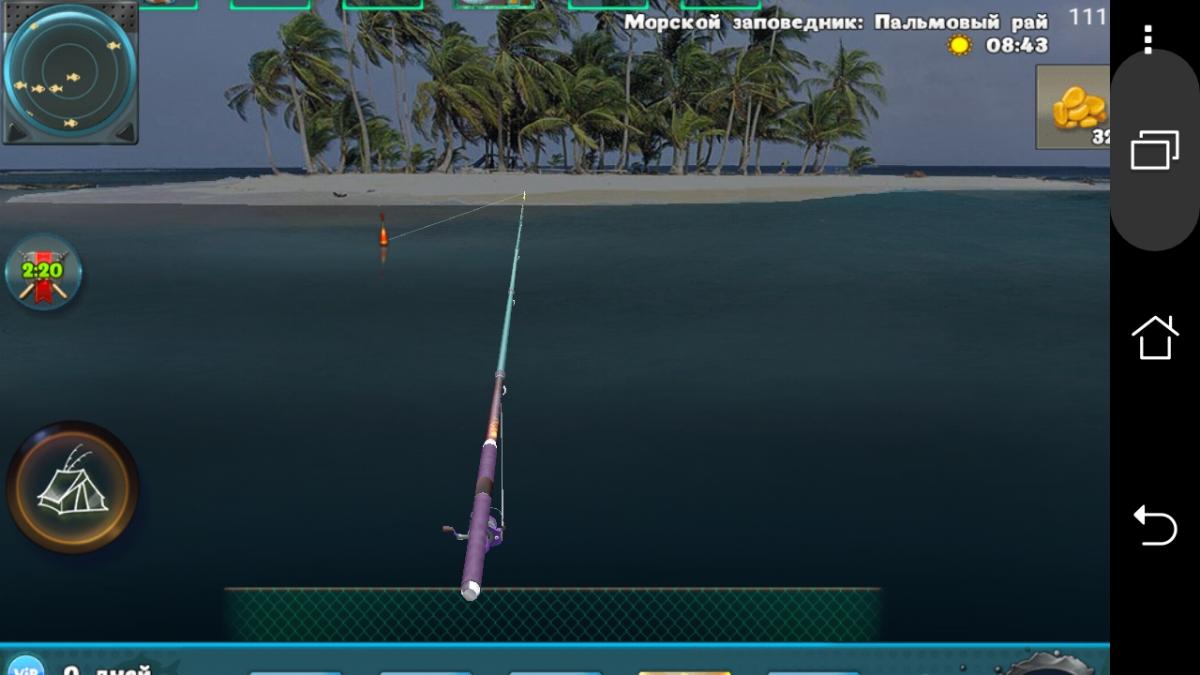This screenshot has width=1200, height=675.
Task: Open the camp tent button
Action: 72,488
